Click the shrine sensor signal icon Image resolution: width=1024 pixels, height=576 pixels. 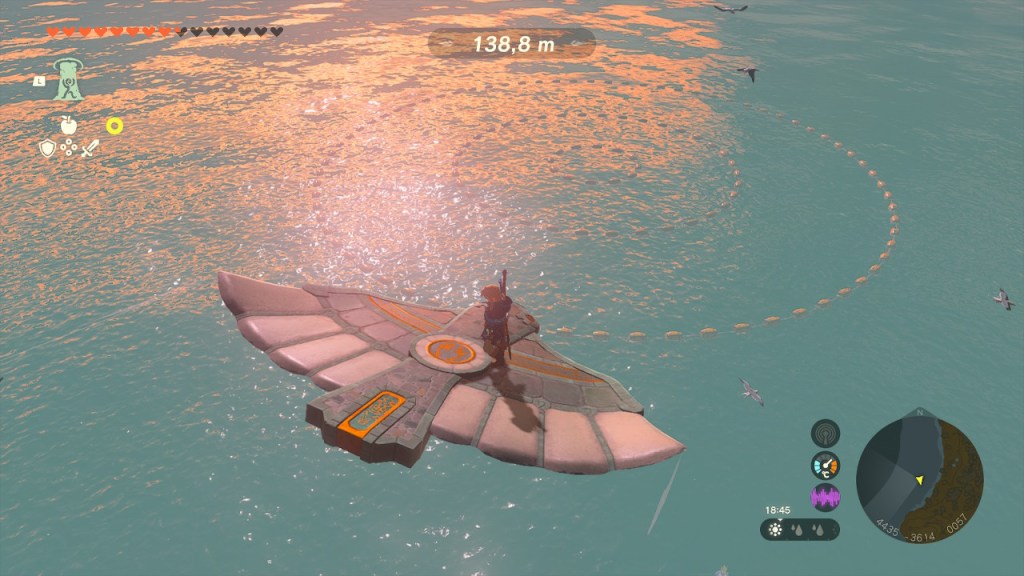click(x=825, y=433)
